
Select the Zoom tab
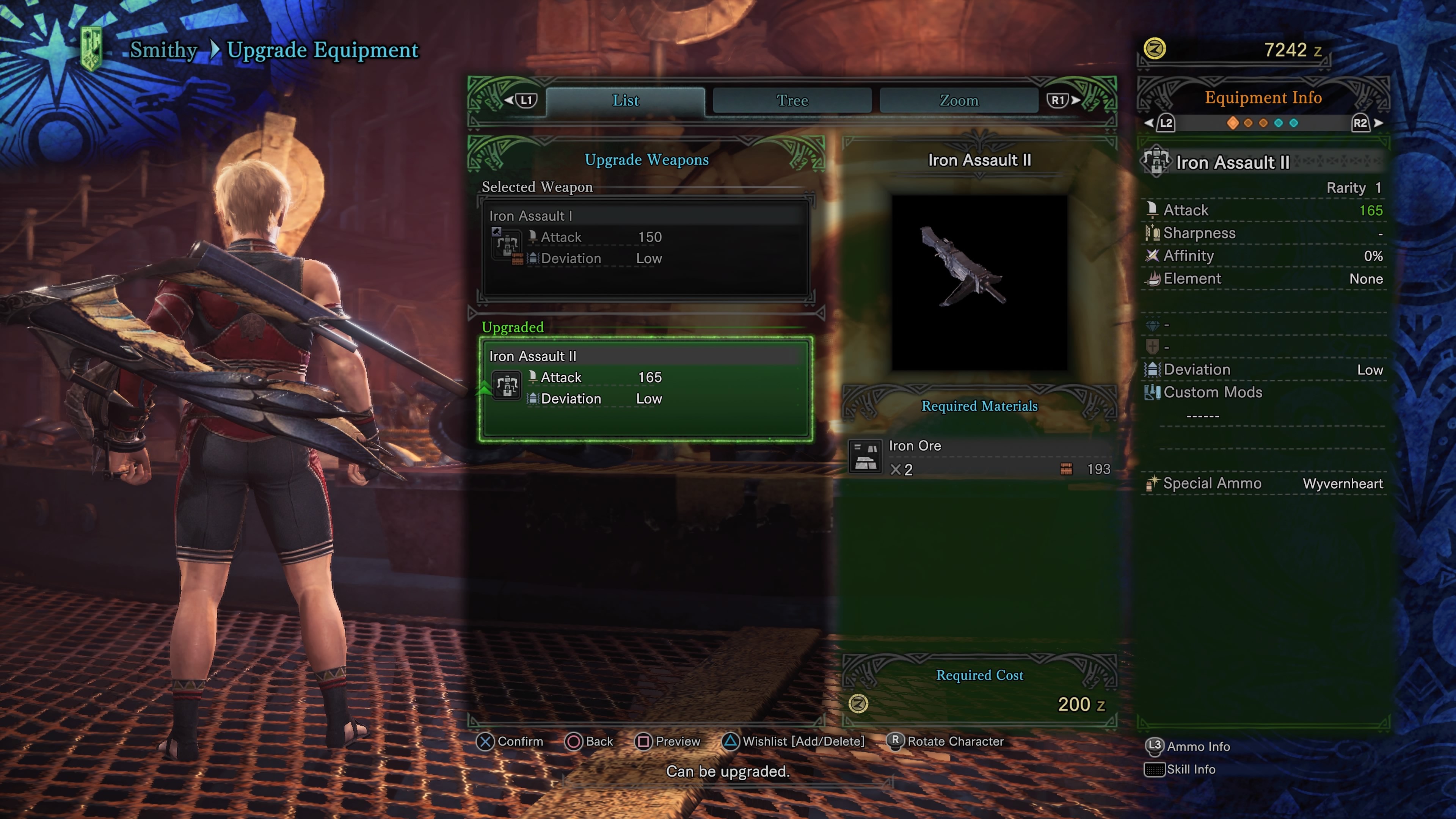pos(959,100)
